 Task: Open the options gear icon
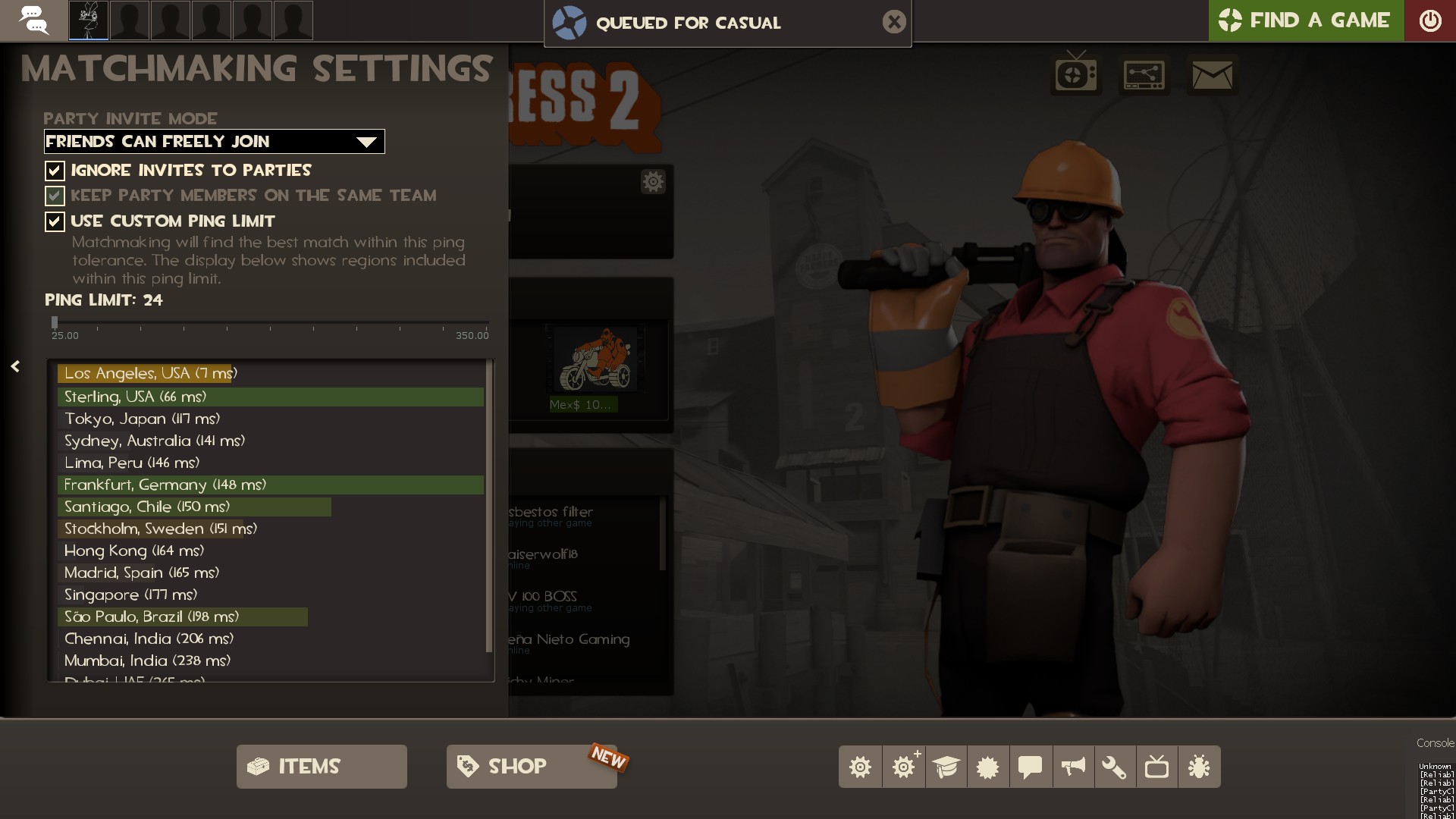(x=860, y=767)
